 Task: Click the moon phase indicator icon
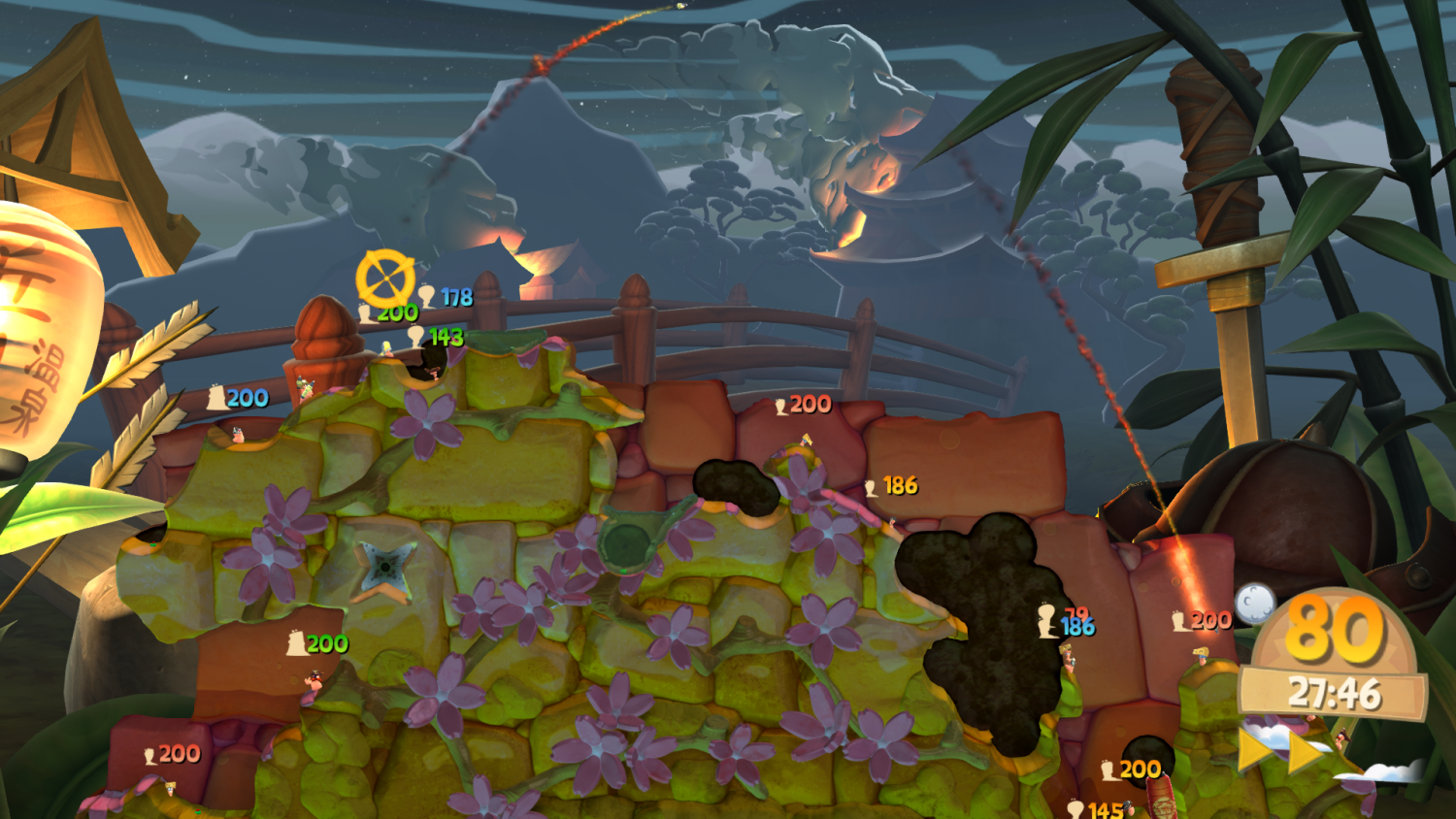(1254, 604)
